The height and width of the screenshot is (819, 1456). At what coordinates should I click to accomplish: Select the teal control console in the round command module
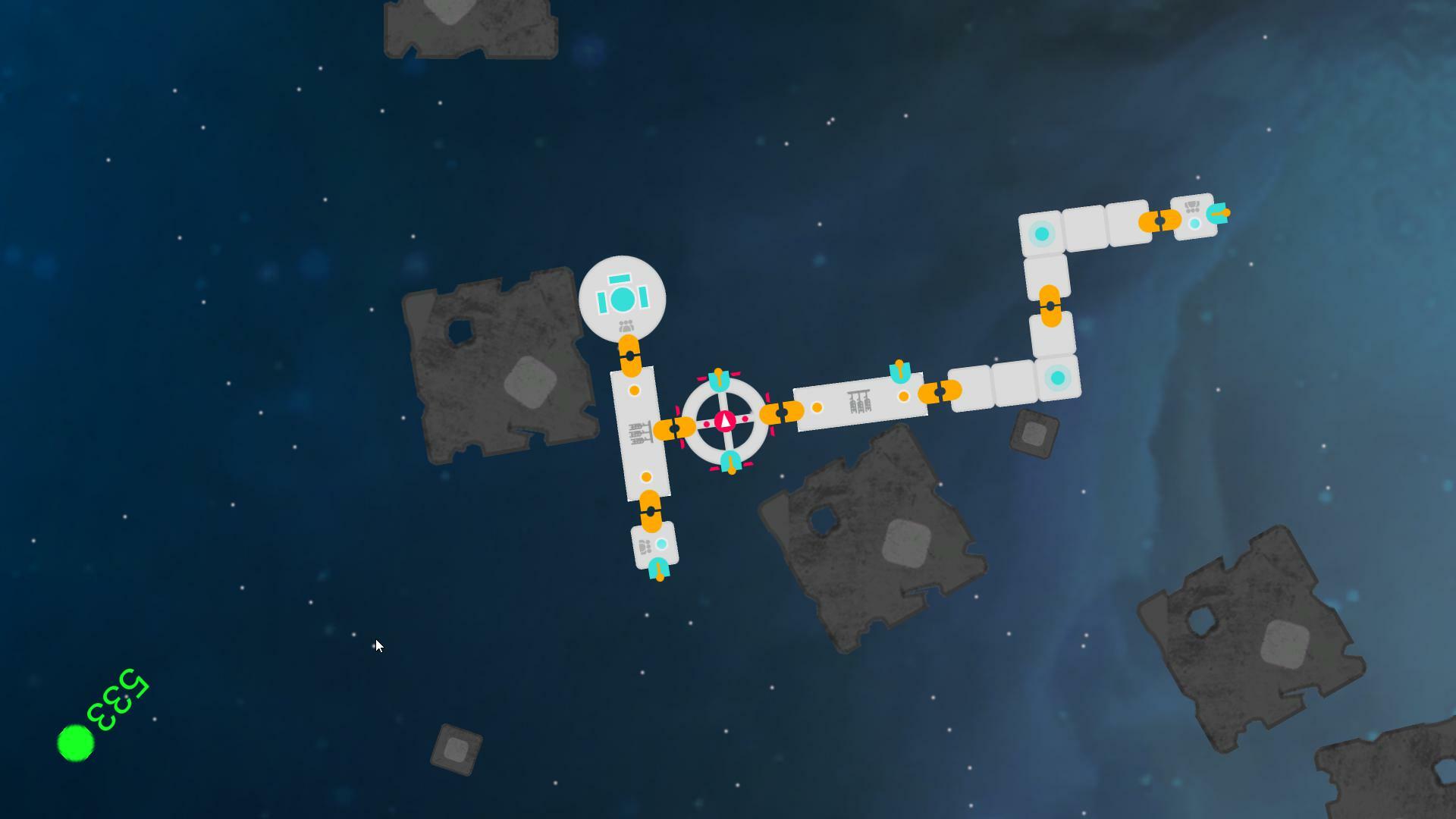(622, 300)
